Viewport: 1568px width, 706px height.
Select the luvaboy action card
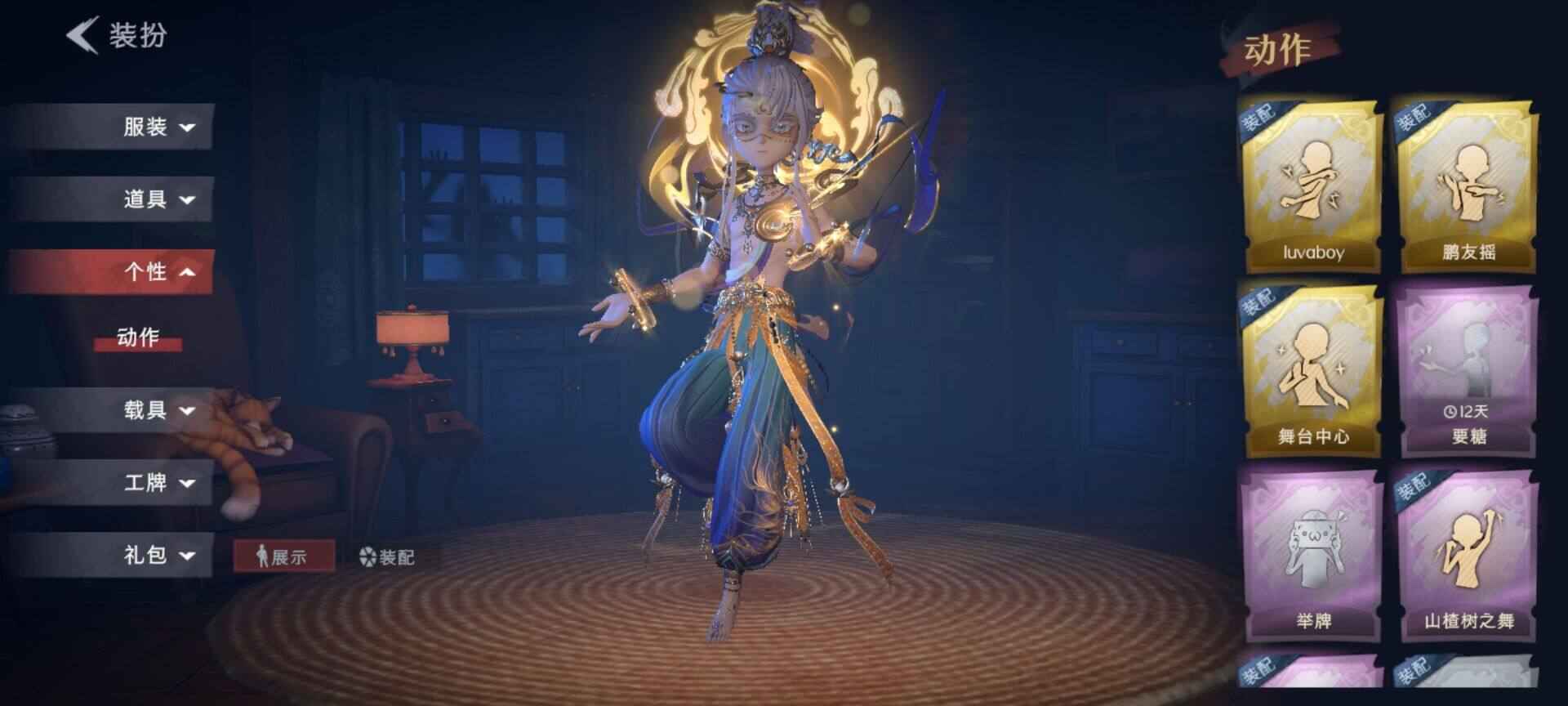tap(1312, 187)
